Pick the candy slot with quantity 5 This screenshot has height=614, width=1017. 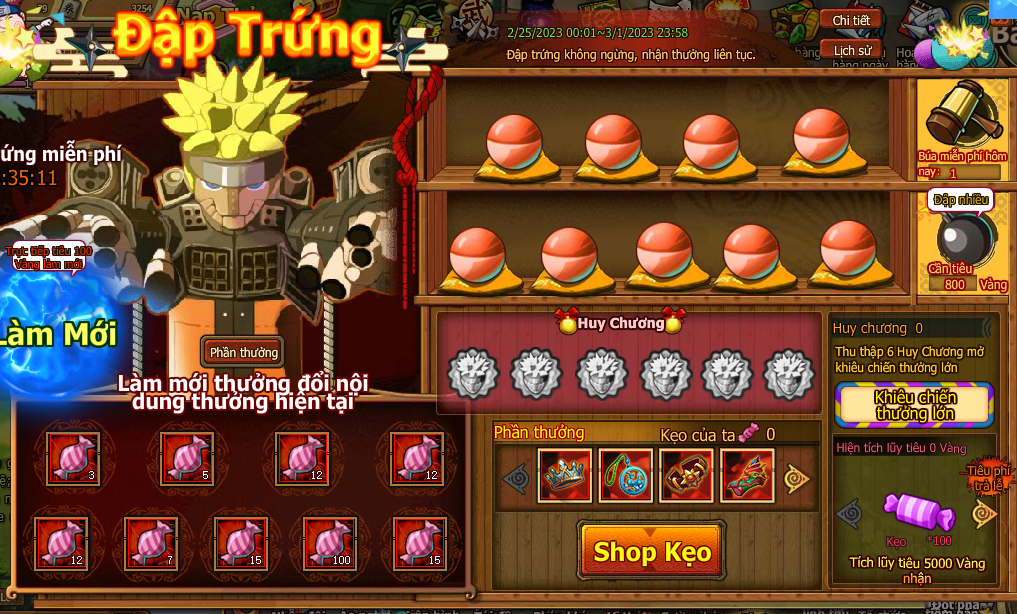click(x=189, y=457)
